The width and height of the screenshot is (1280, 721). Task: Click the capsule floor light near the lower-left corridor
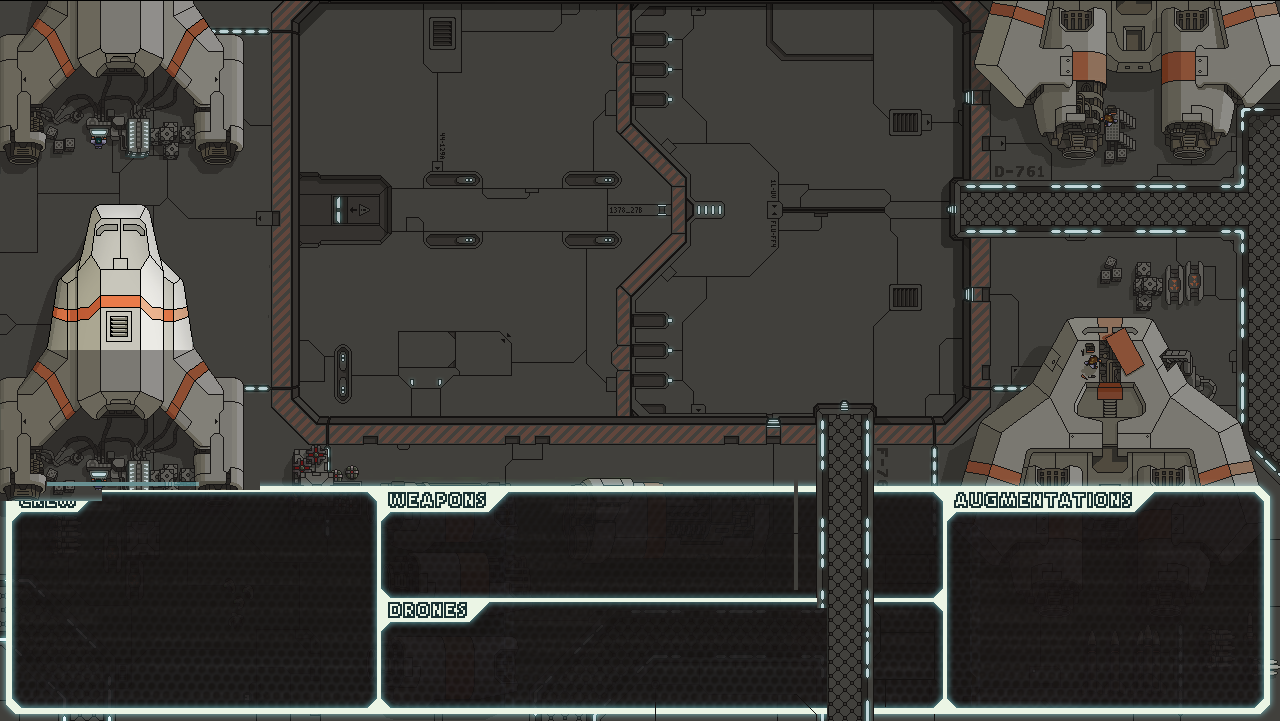click(x=344, y=373)
